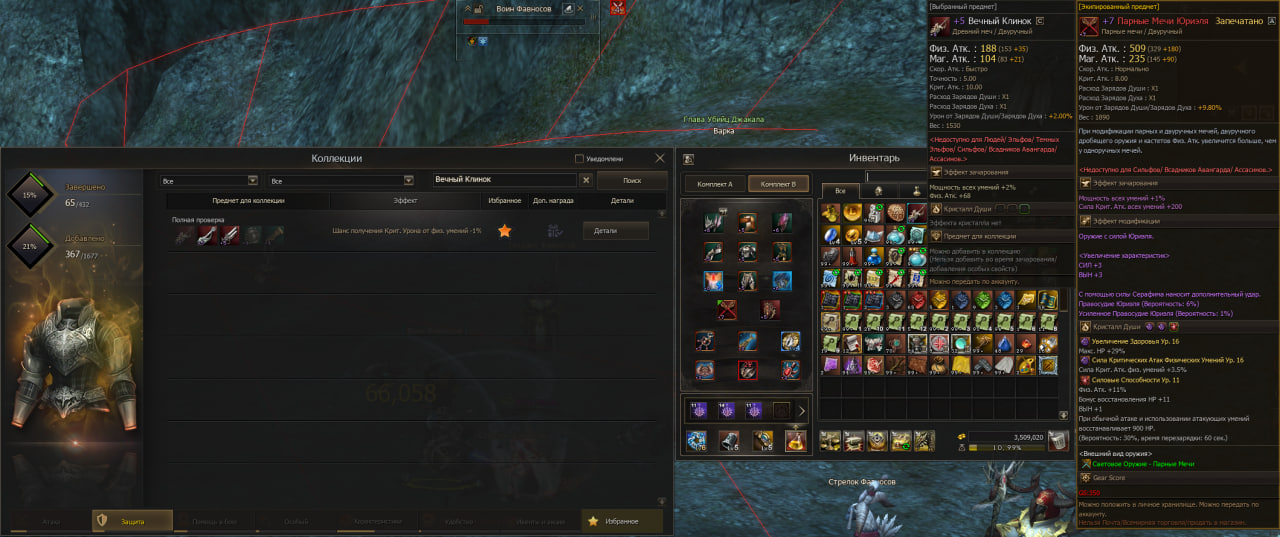Select Комплект A equipment set
Viewport: 1280px width, 537px height.
point(716,185)
